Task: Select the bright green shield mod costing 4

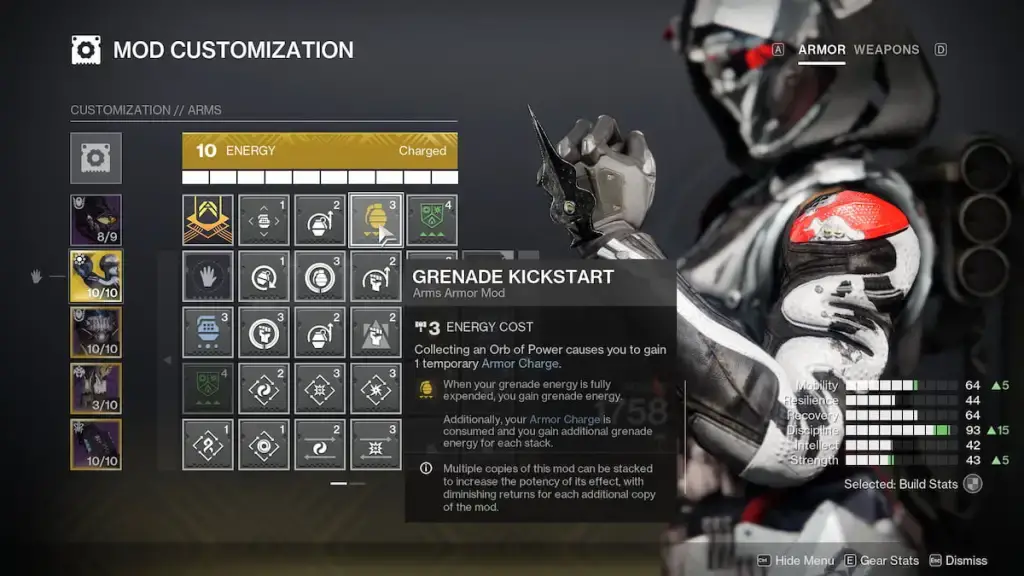Action: [x=432, y=220]
